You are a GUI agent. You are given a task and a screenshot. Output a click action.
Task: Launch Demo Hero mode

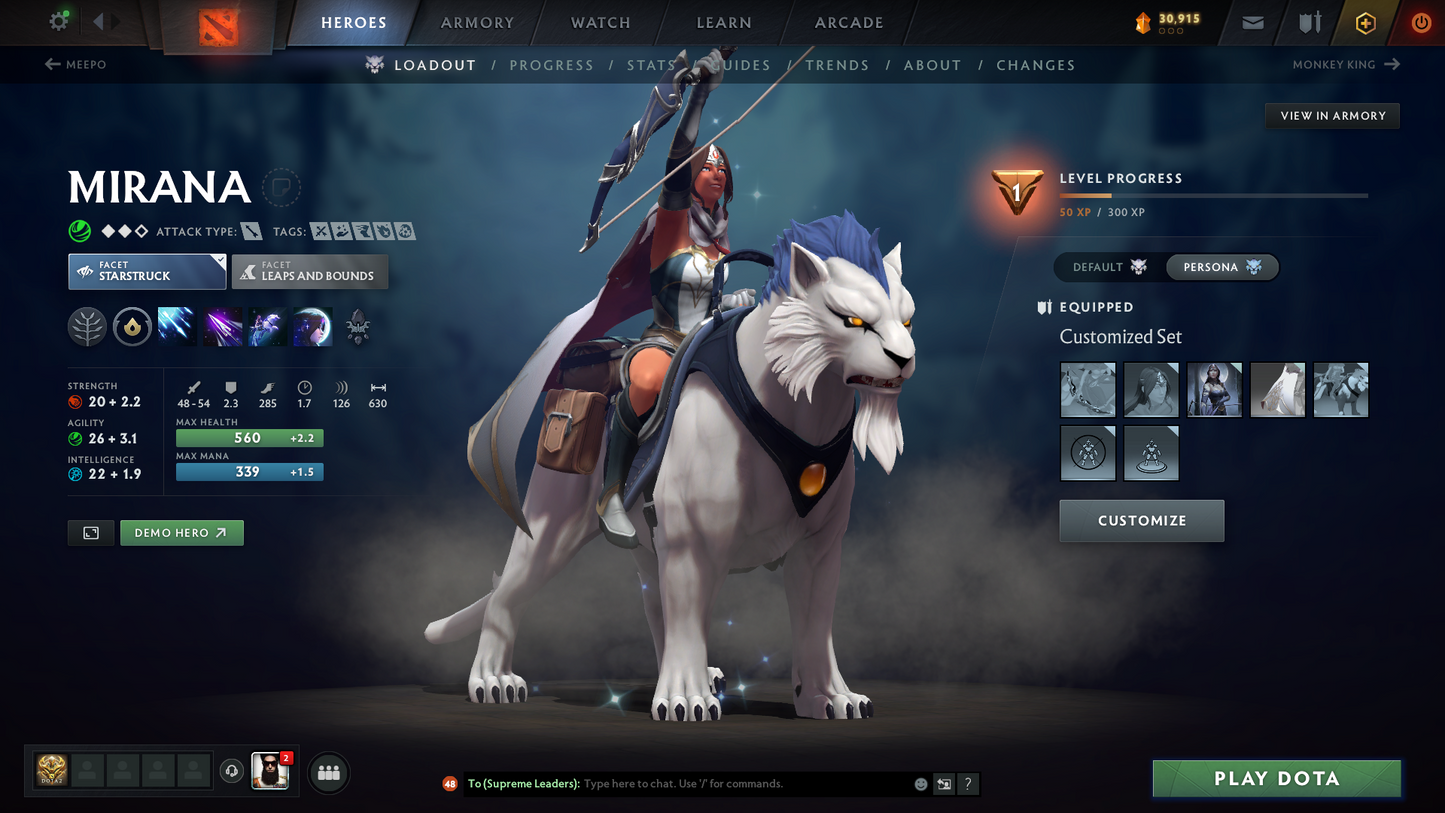click(x=181, y=533)
